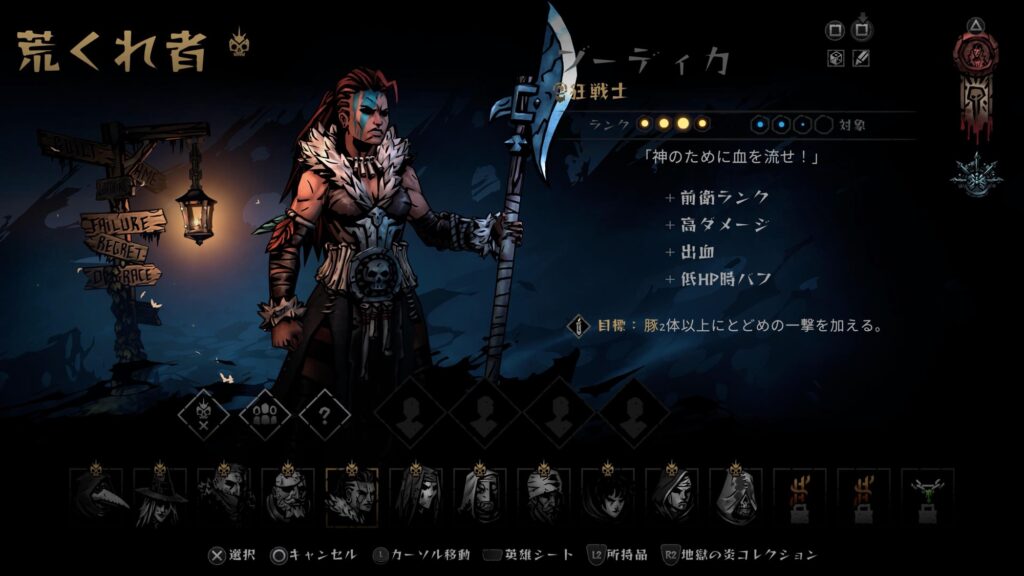
Task: Open the question mark help diamond
Action: [x=325, y=414]
